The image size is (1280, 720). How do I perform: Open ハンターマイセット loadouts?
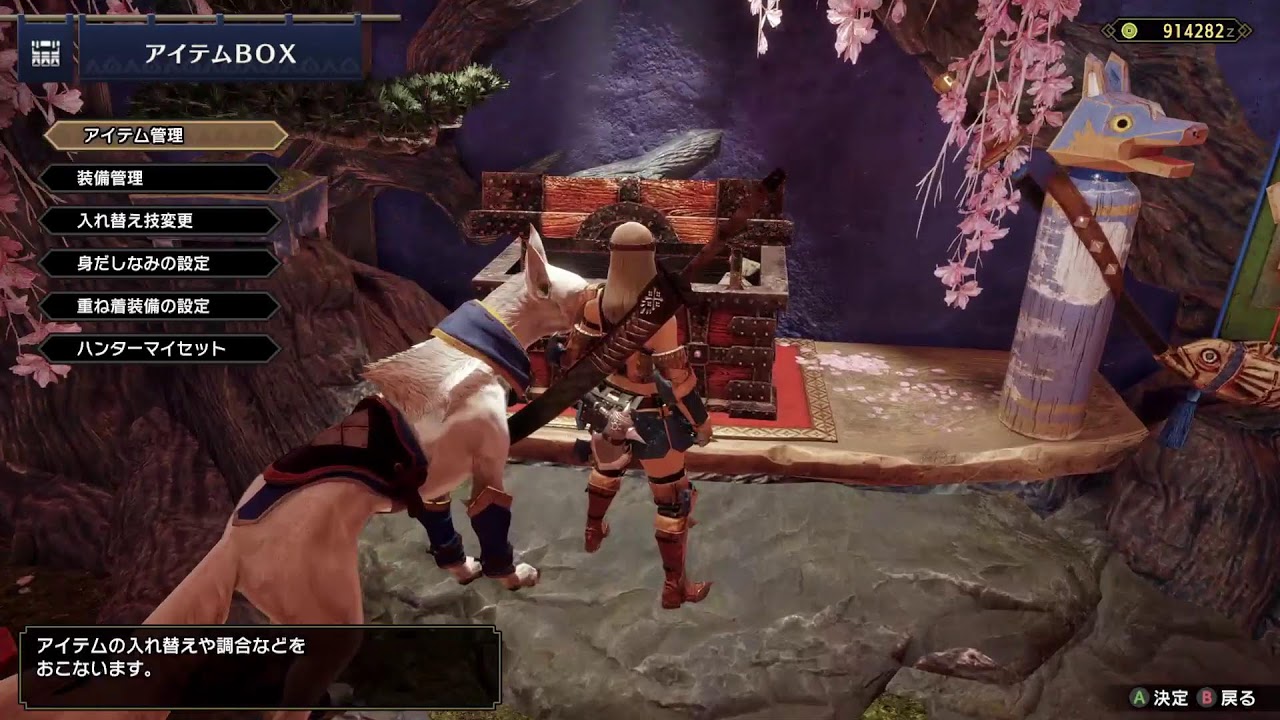click(160, 349)
